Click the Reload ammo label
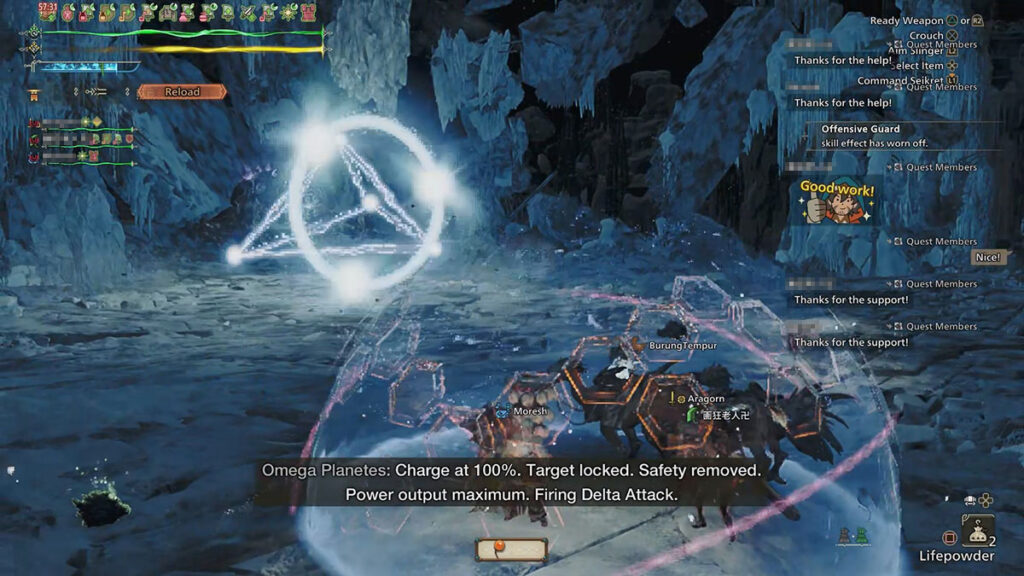The height and width of the screenshot is (576, 1024). pyautogui.click(x=182, y=92)
